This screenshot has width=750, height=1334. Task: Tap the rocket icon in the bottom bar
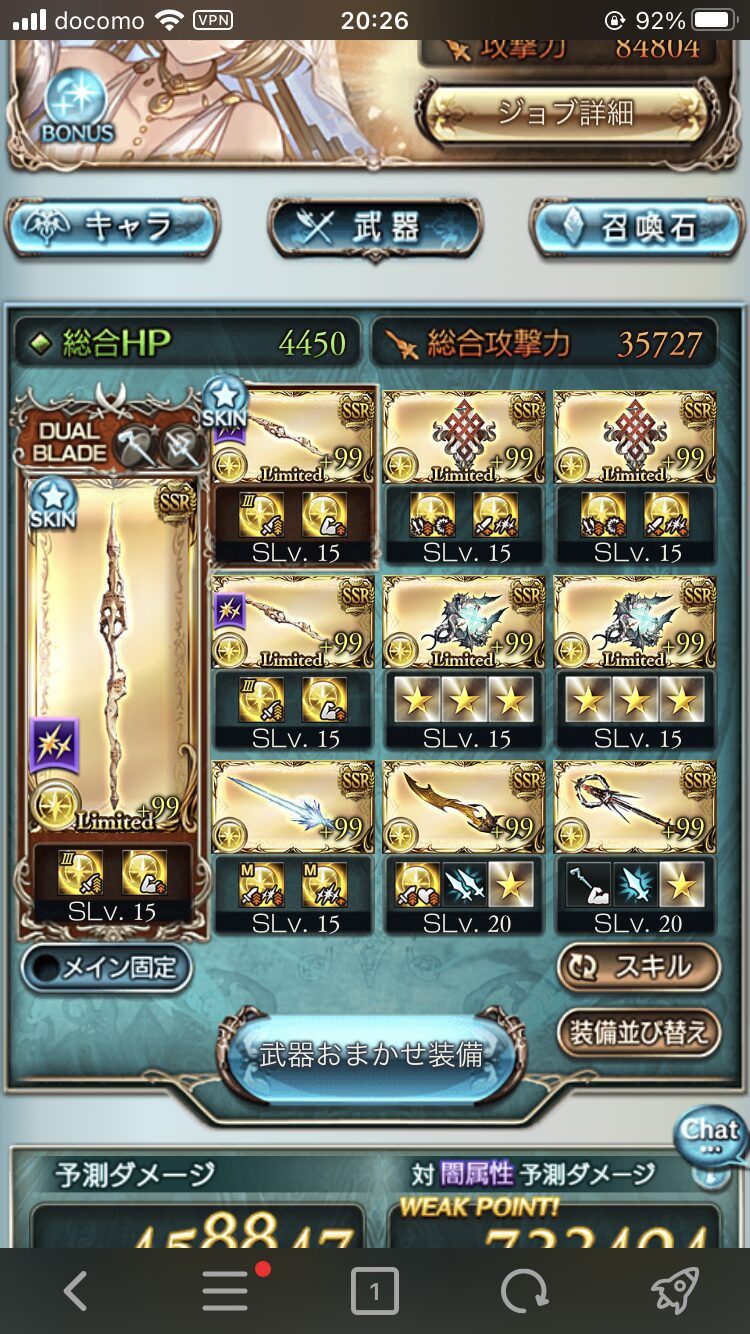click(x=674, y=1292)
